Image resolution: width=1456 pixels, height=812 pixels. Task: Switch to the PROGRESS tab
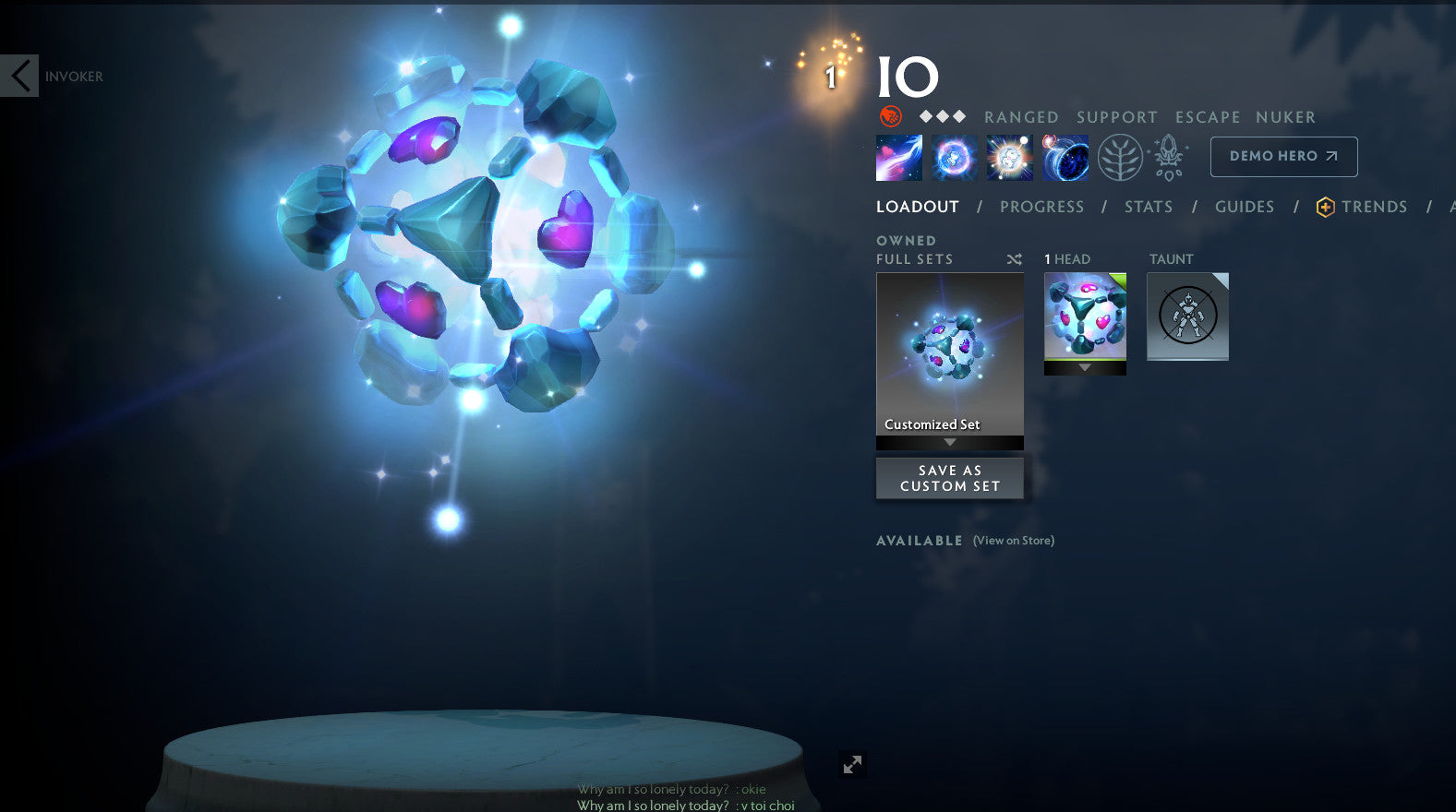(1042, 207)
